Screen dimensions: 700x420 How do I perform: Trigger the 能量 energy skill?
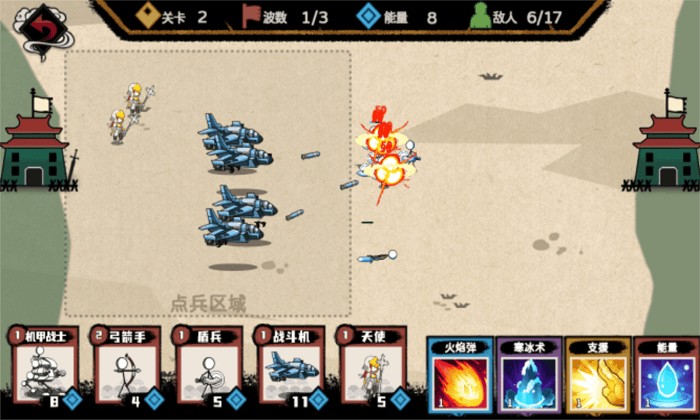(x=666, y=378)
